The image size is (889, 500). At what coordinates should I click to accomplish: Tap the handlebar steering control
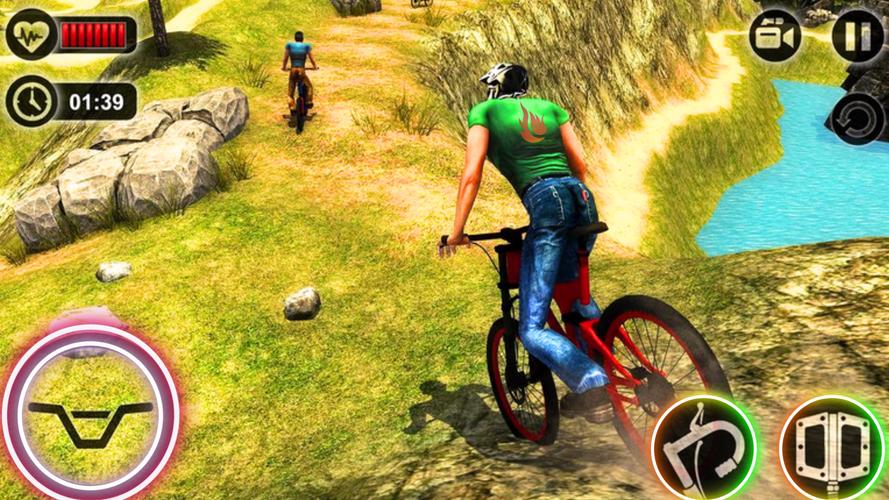[90, 411]
